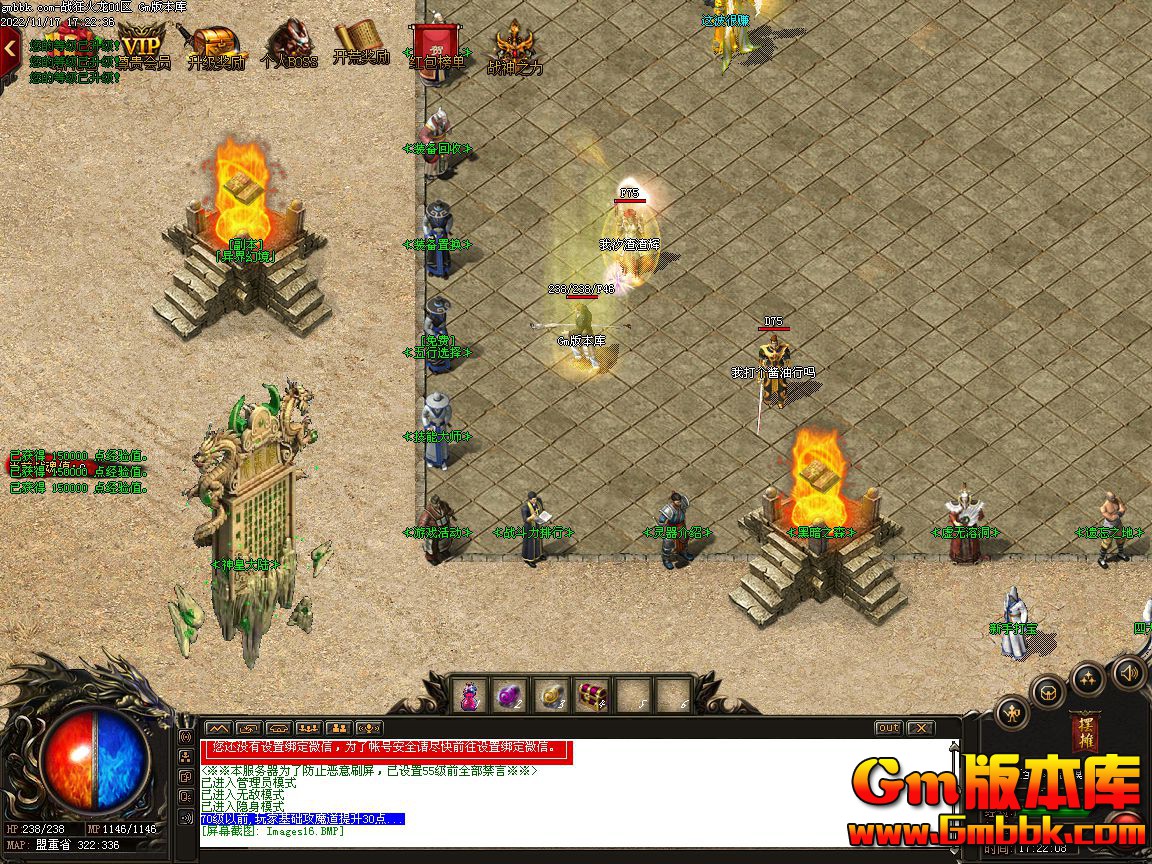Viewport: 1152px width, 864px height.
Task: Use the gold orb in hotbar slot 3
Action: tap(551, 695)
